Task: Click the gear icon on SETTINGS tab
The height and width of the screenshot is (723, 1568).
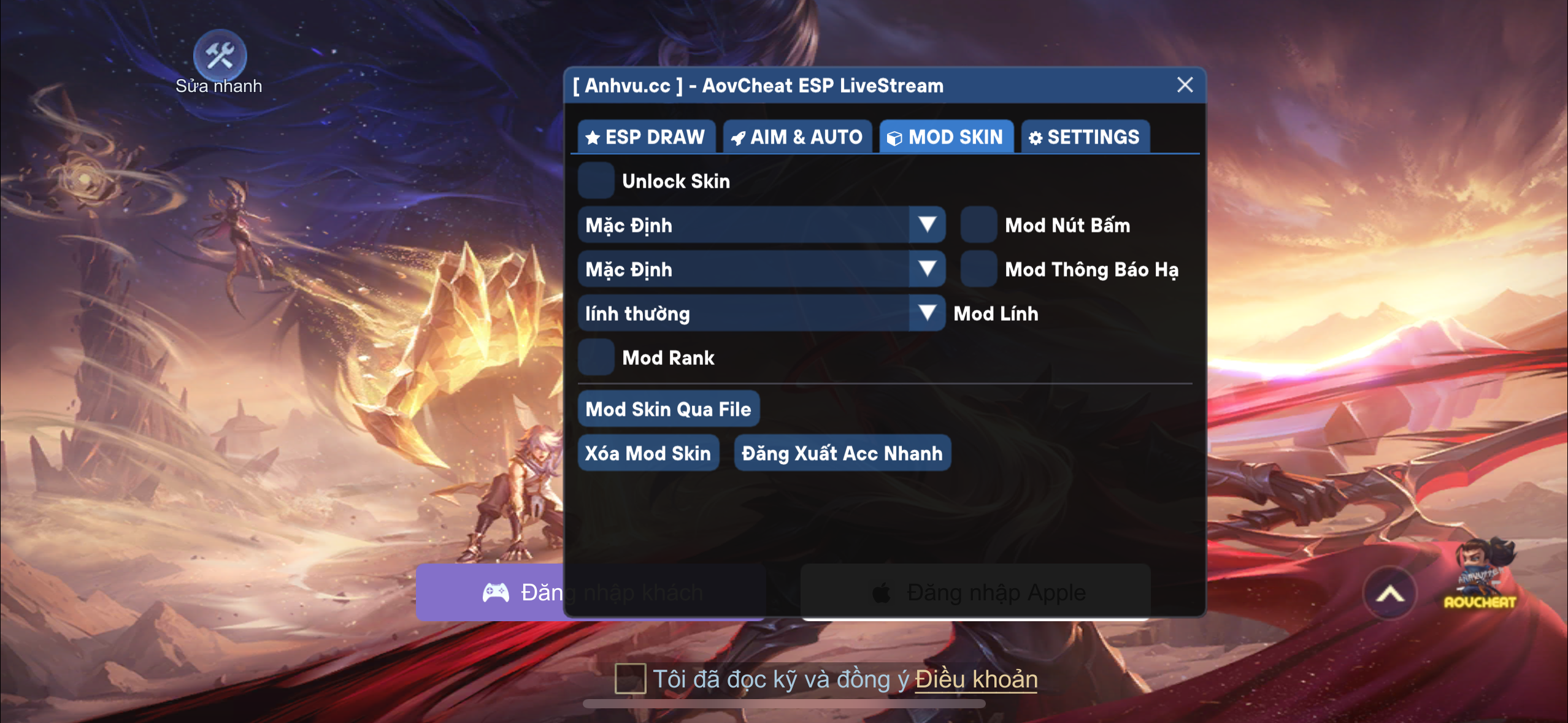Action: 1034,137
